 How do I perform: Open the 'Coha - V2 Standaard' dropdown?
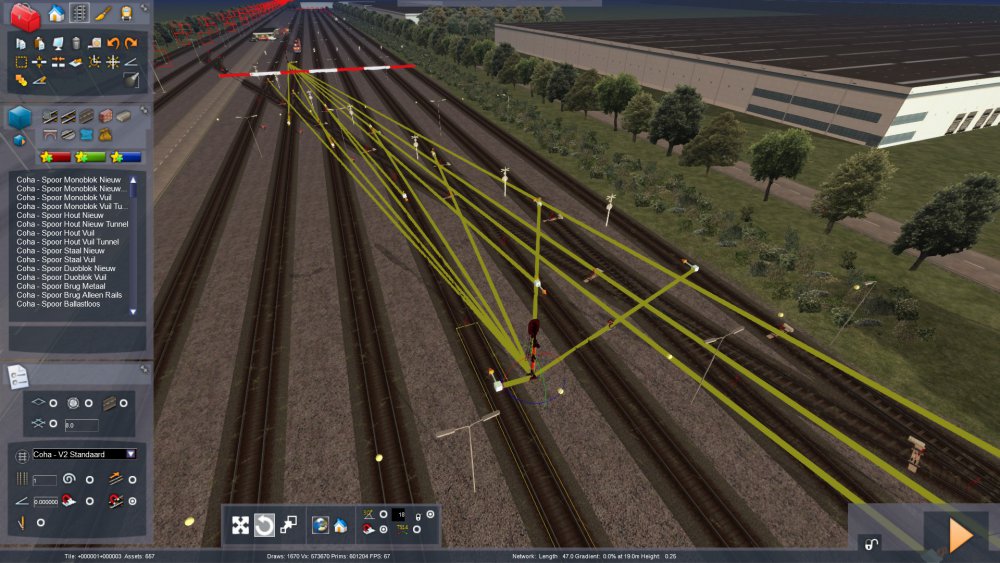coord(131,454)
